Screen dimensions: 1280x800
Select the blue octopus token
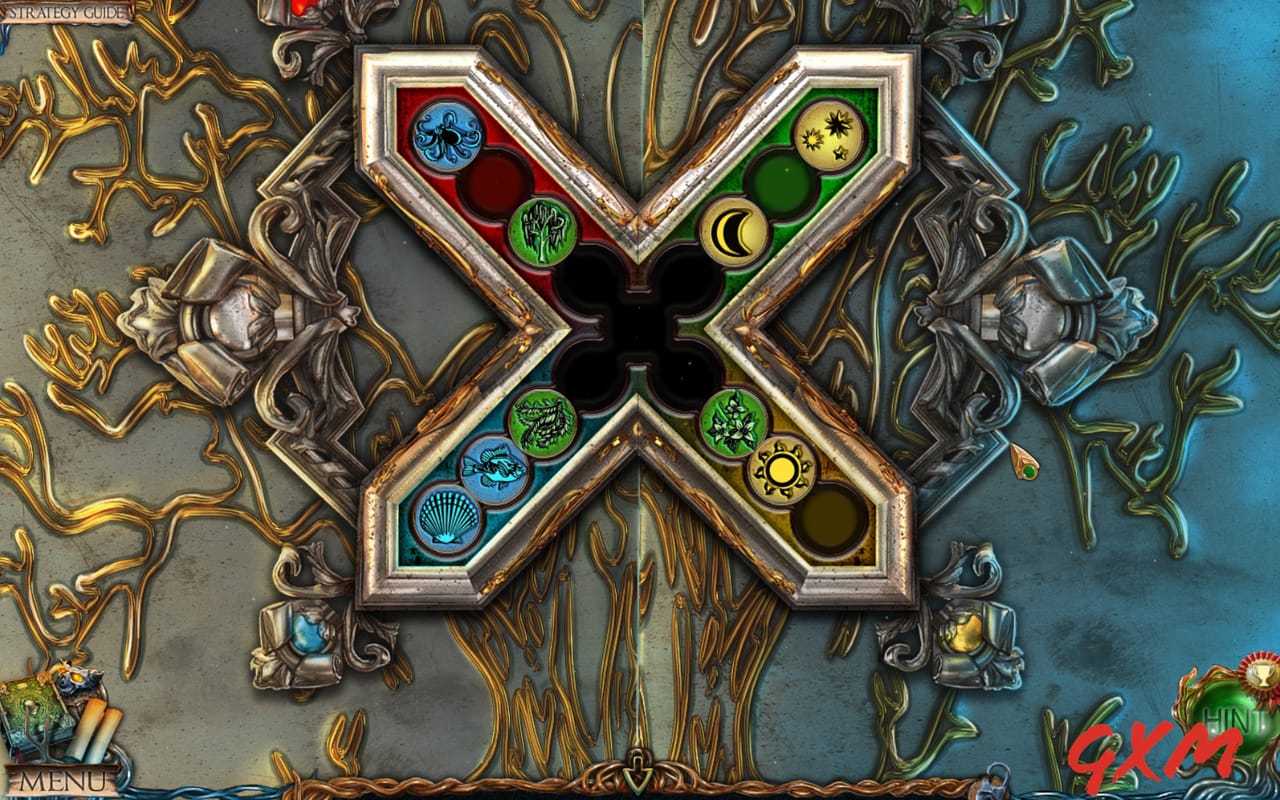447,134
